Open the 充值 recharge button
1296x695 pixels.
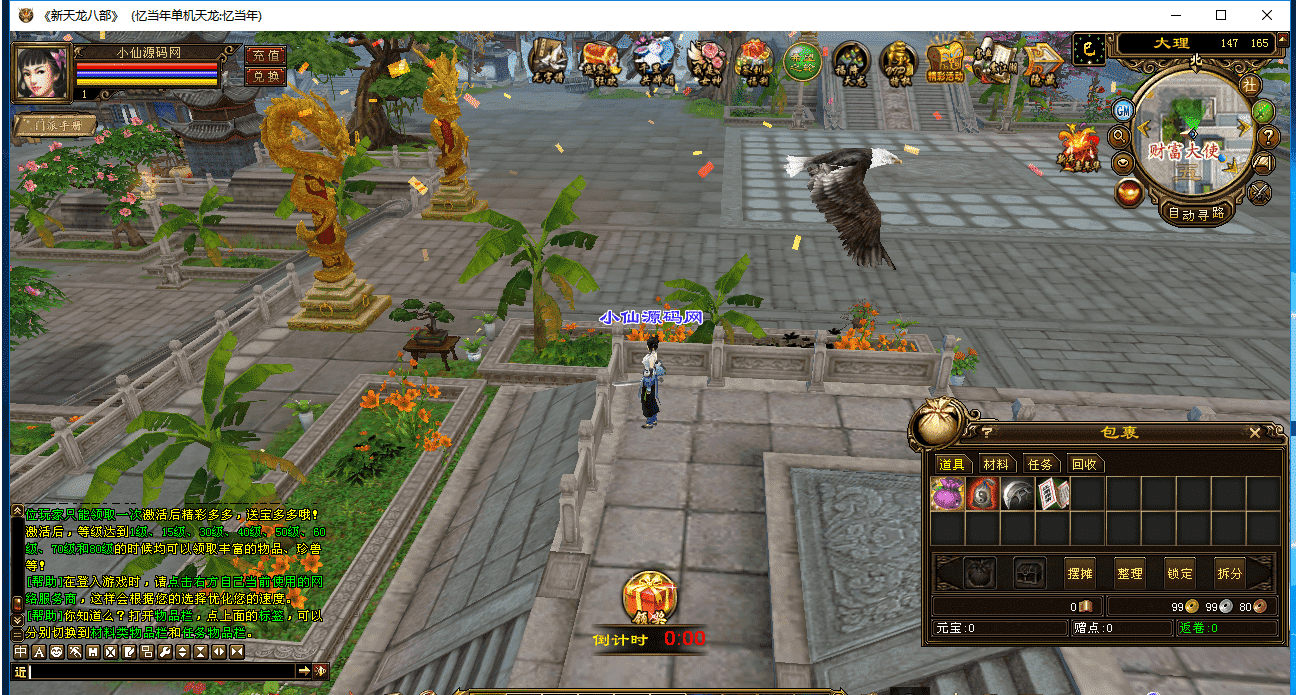[265, 56]
